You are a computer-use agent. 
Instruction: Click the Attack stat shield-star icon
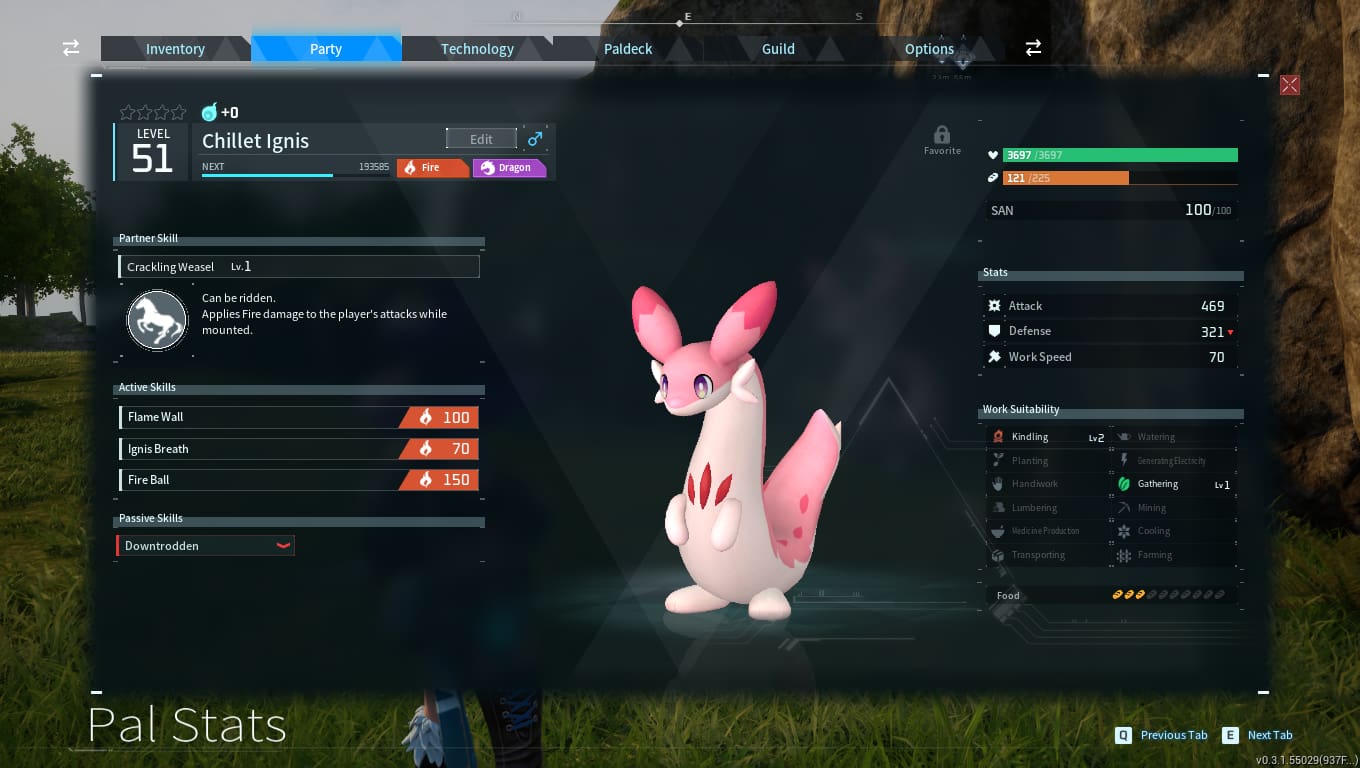(994, 305)
